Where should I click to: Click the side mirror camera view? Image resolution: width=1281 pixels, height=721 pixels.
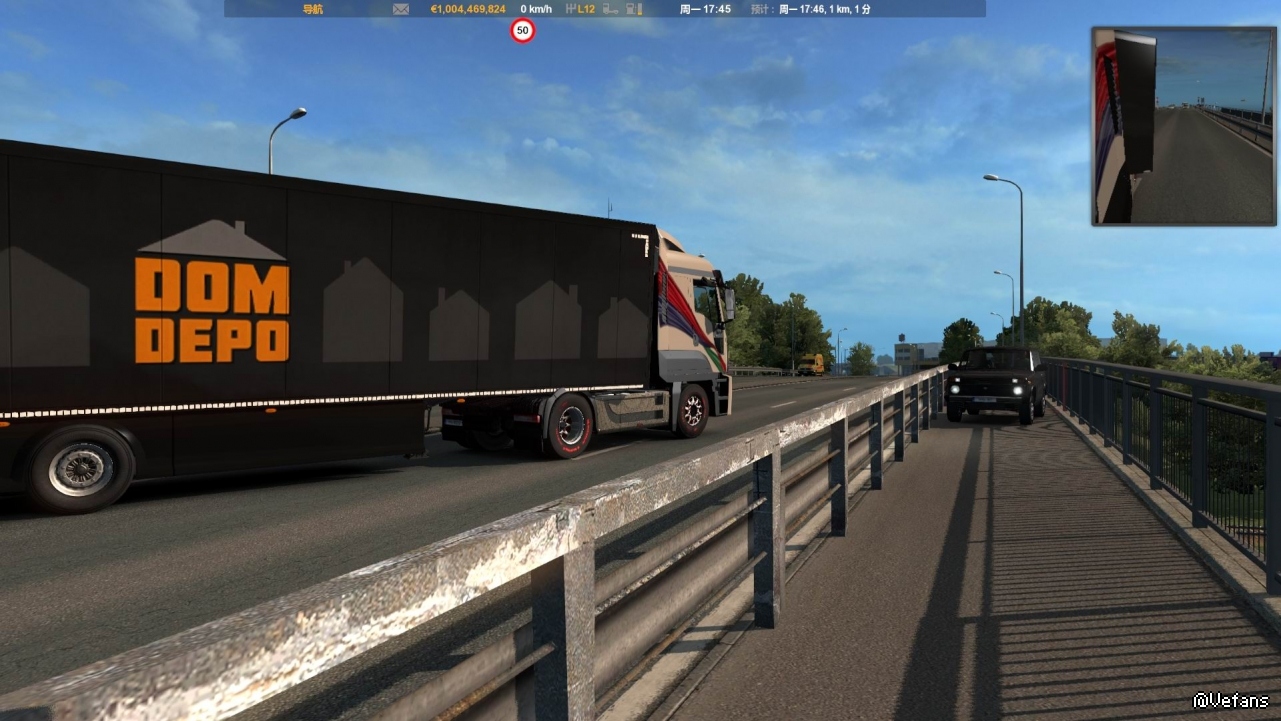click(1183, 126)
